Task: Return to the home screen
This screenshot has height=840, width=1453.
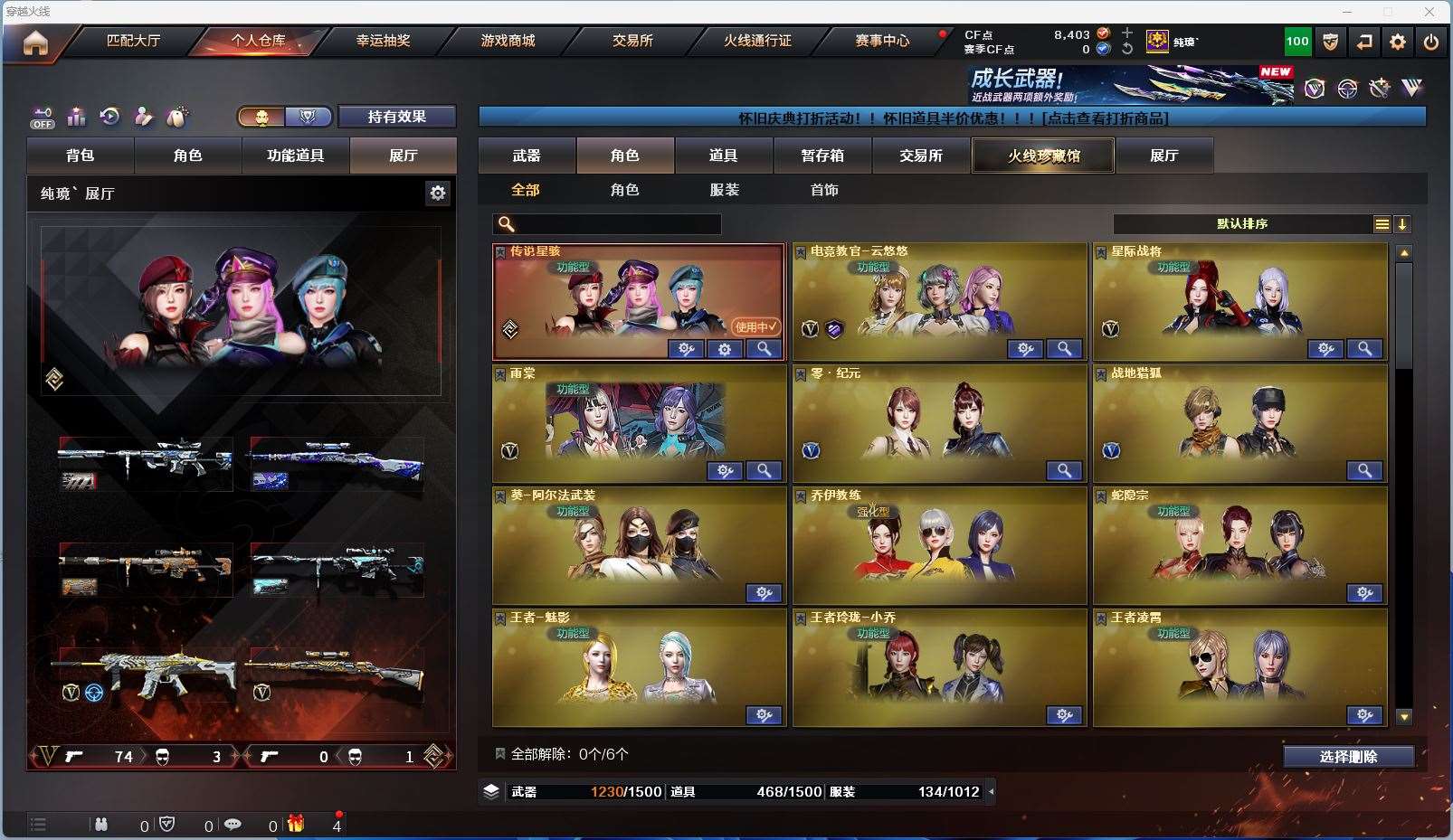Action: point(35,42)
